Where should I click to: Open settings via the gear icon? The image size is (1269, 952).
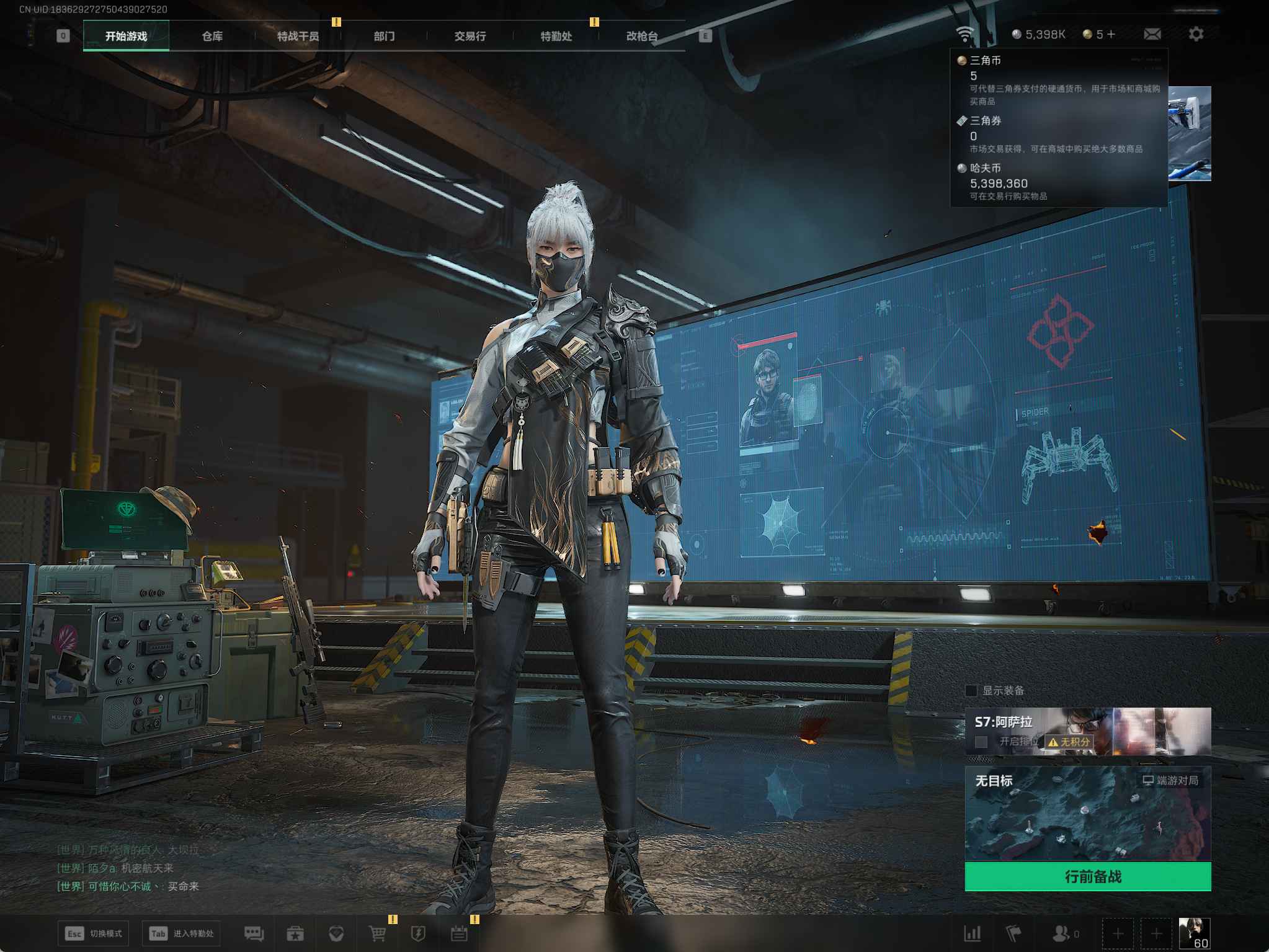coord(1196,34)
